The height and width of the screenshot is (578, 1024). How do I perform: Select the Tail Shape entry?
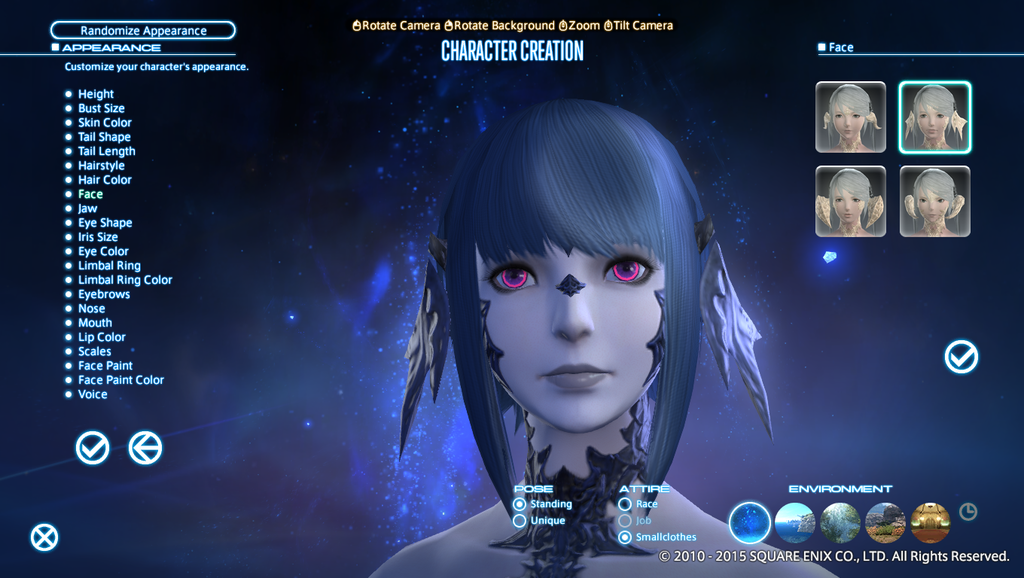coord(104,137)
